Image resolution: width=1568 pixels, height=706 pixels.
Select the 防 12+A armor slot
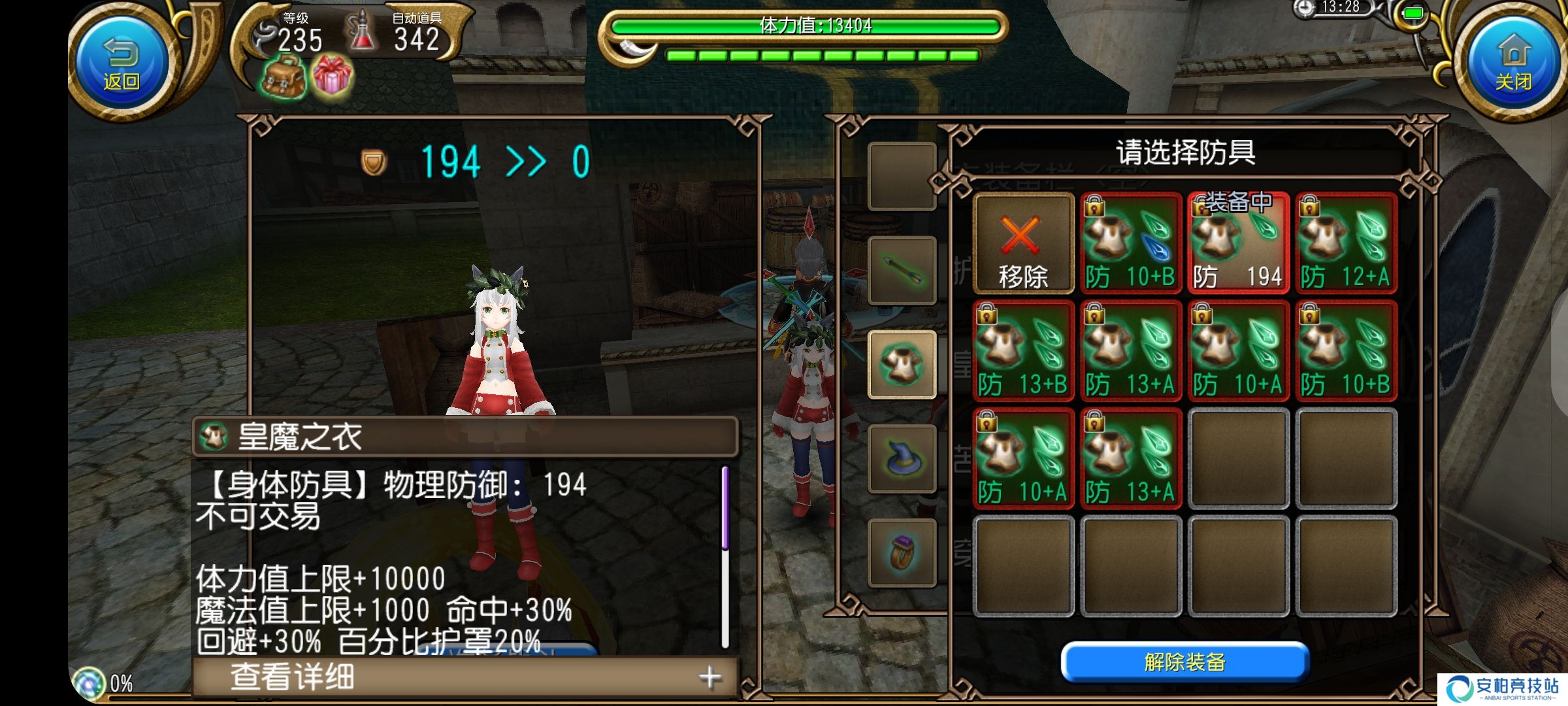[x=1346, y=243]
